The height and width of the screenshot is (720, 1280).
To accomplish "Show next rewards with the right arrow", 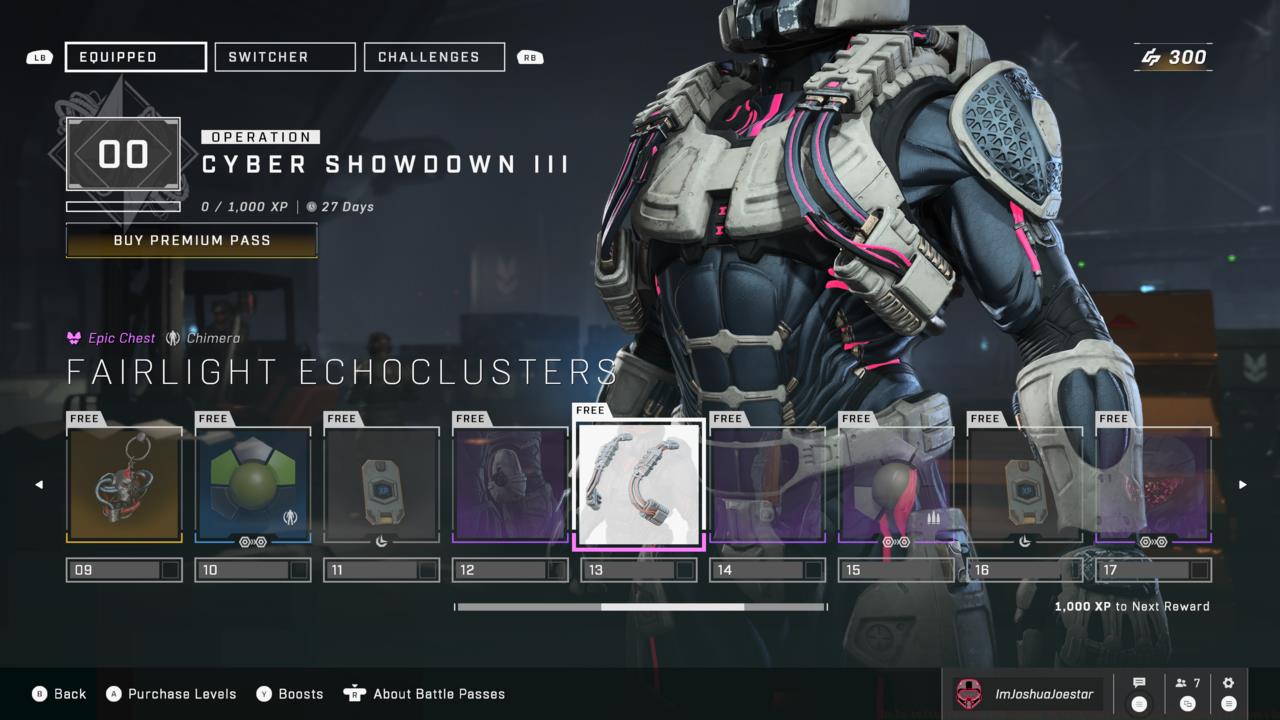I will pos(1243,485).
